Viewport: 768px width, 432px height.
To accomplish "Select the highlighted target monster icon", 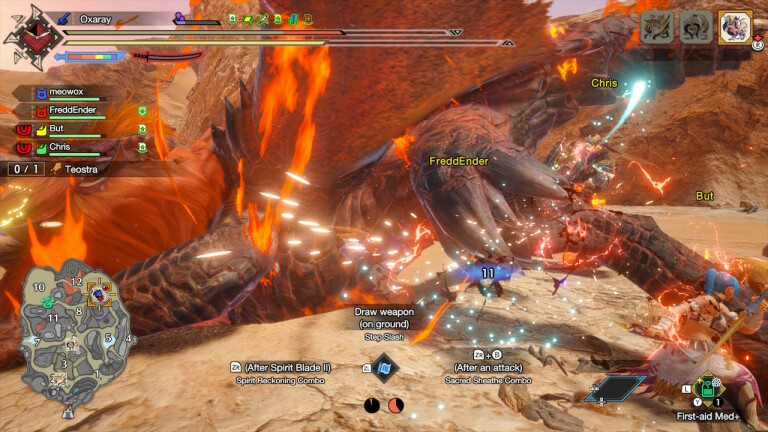I will pos(735,27).
